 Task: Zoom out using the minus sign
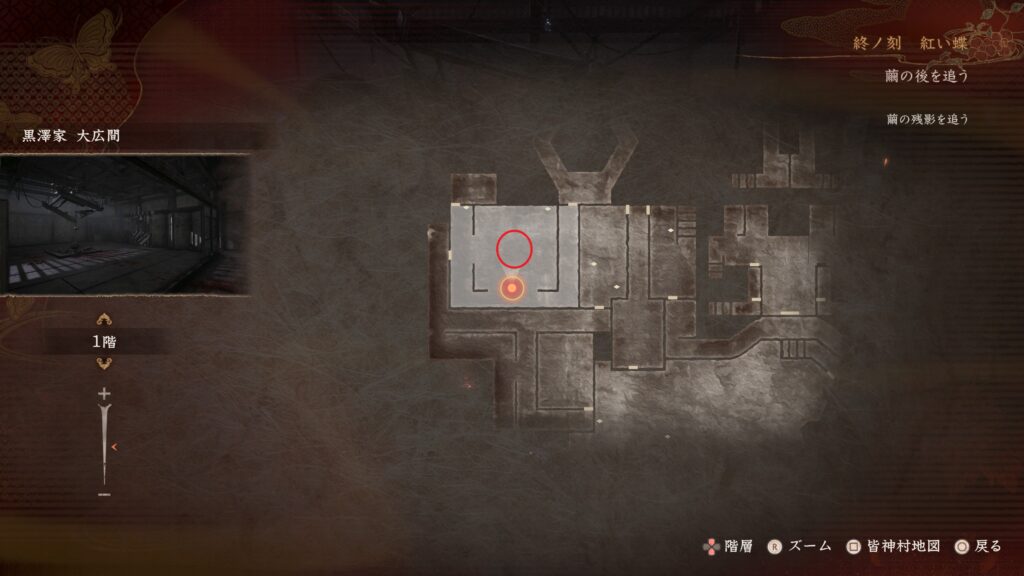tap(104, 494)
